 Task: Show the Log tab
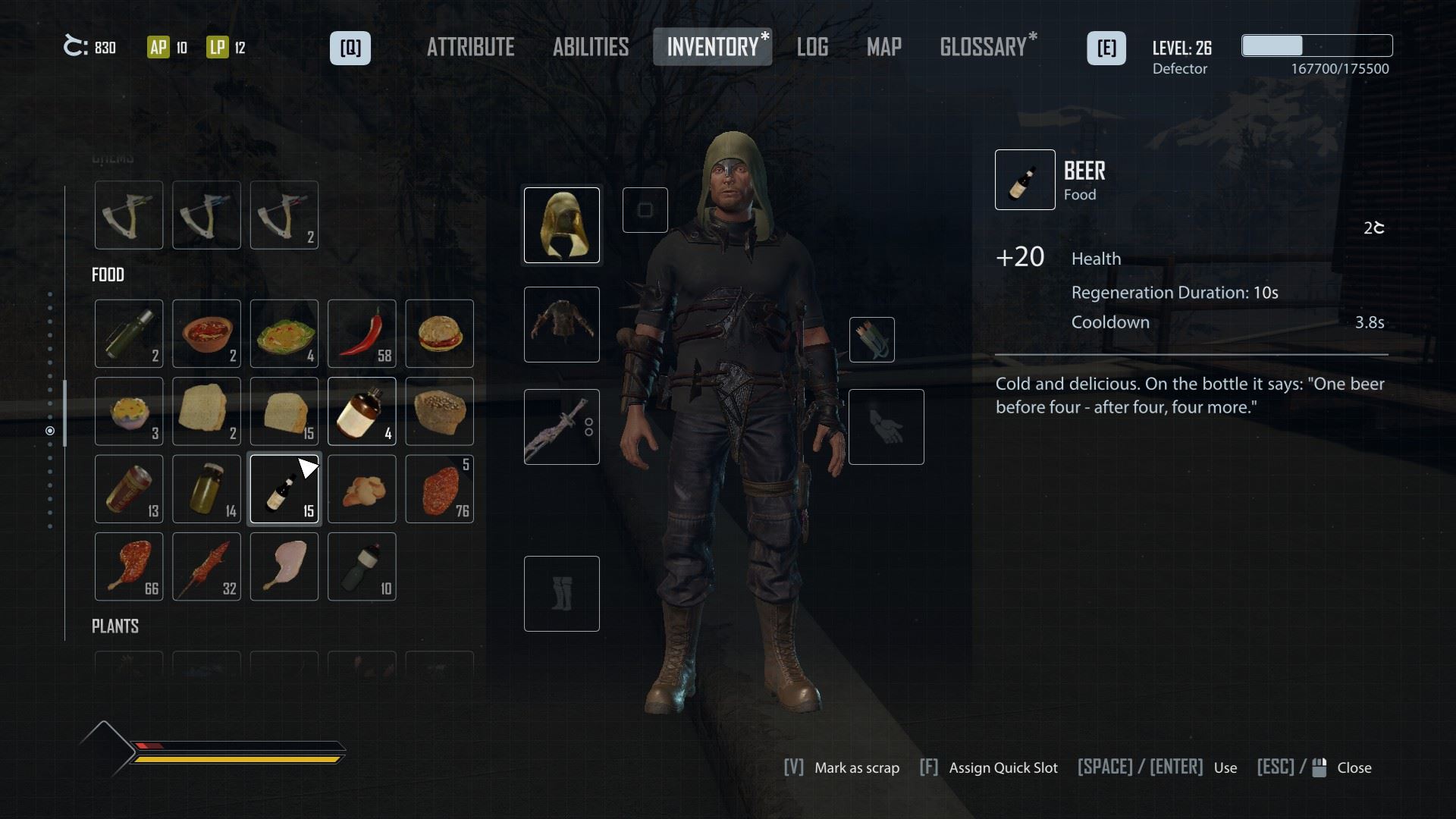(812, 47)
